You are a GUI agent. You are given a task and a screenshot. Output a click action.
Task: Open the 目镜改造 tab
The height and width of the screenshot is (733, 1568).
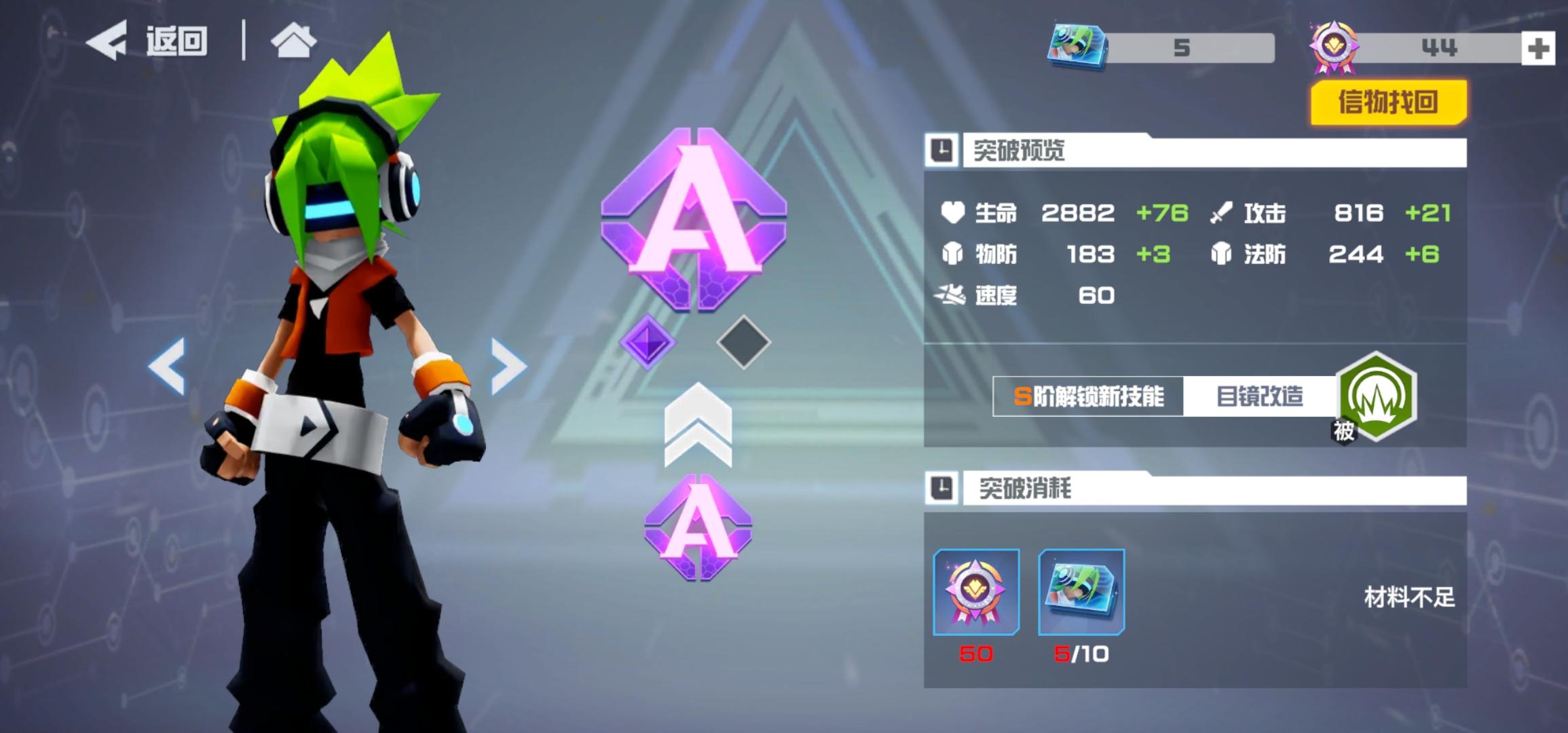[1259, 397]
